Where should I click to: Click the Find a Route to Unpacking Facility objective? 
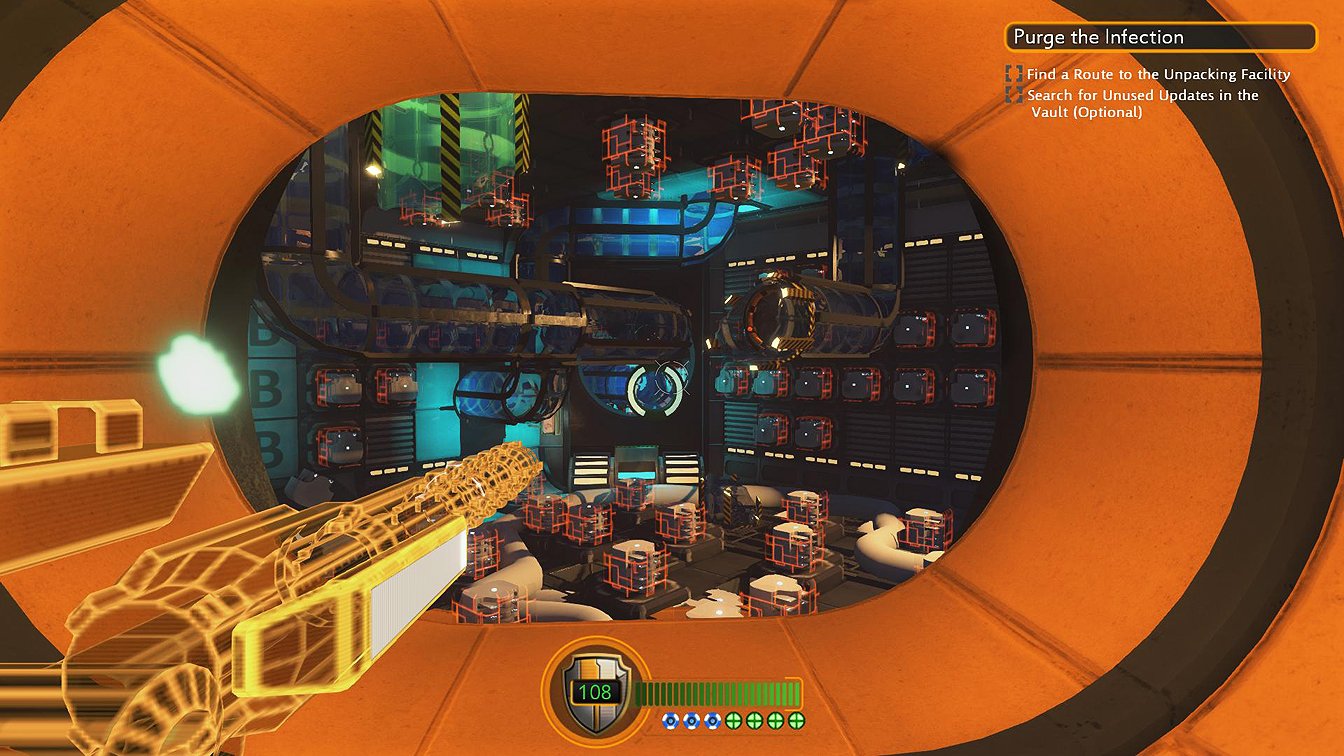(x=1157, y=74)
